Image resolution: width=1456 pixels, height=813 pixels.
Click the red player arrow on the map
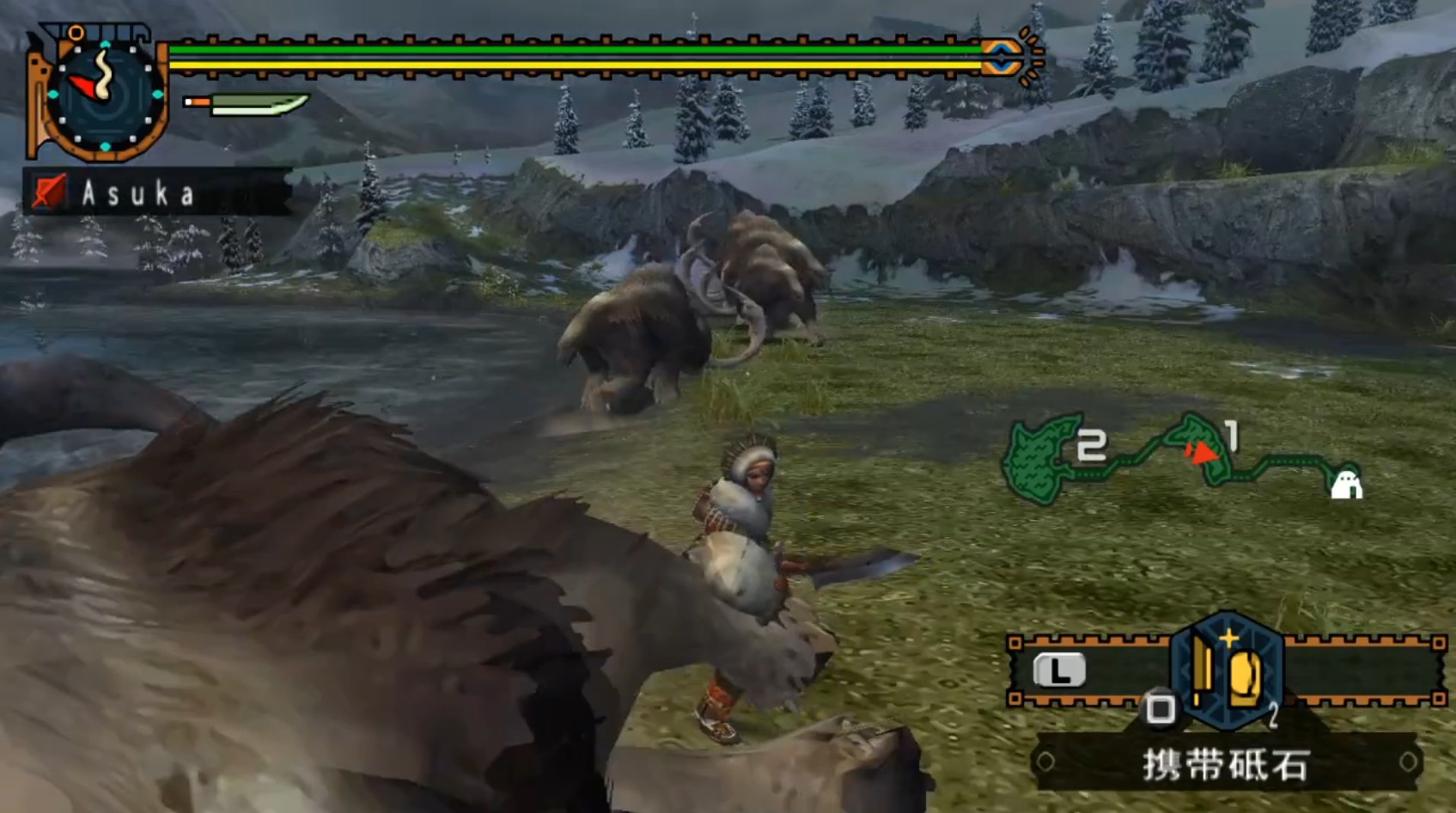coord(1202,452)
